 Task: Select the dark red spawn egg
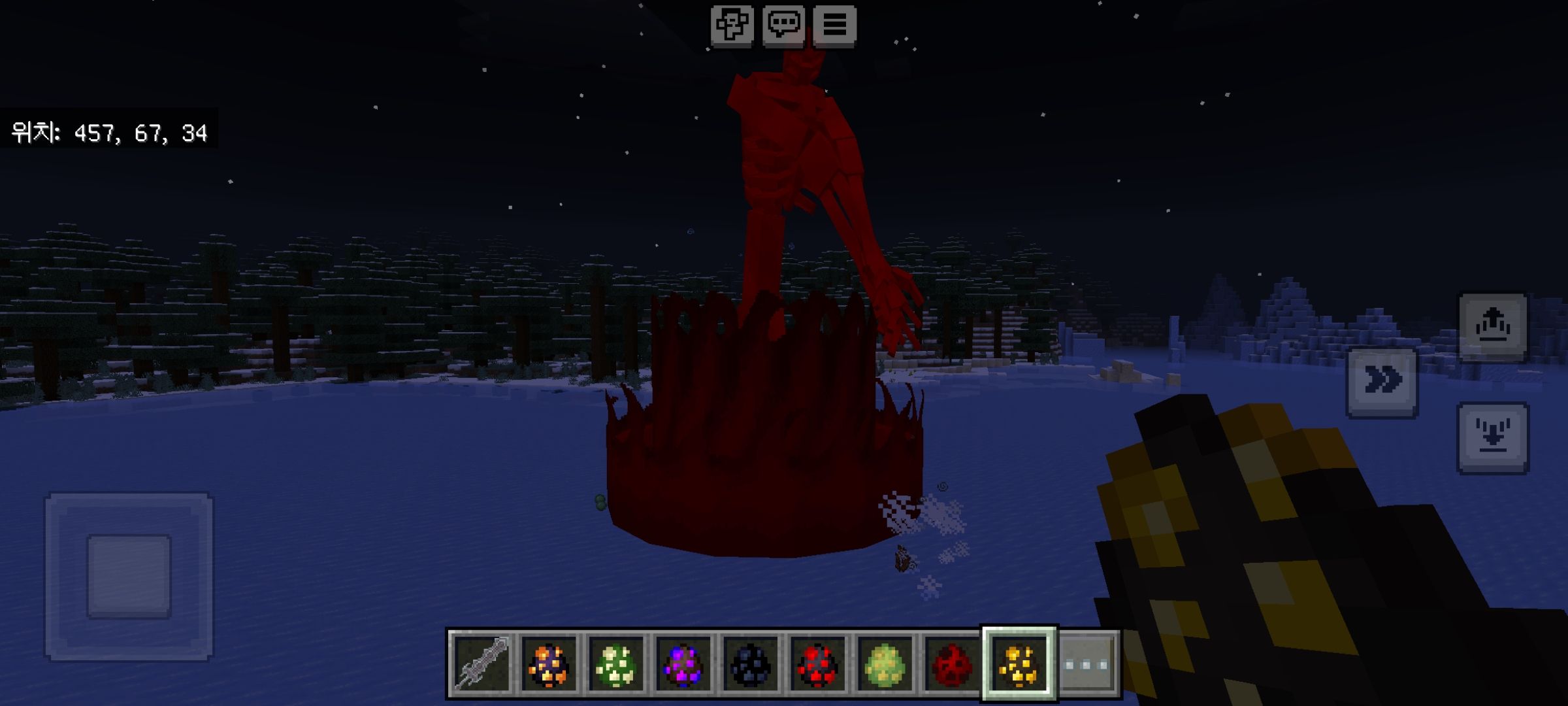click(x=951, y=664)
